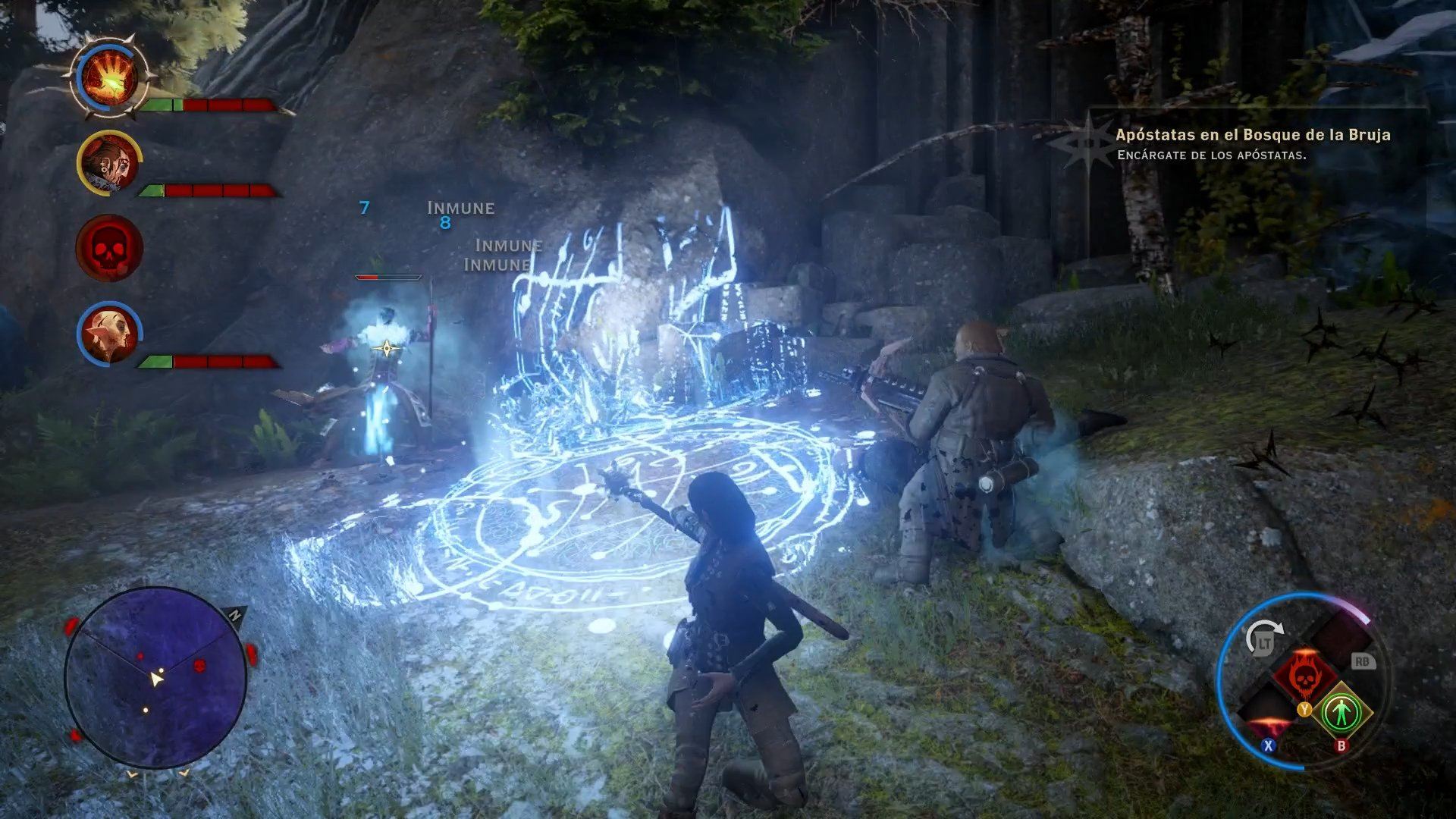
Task: Click the objective text Encárgate de los apóstatas
Action: pos(1214,154)
